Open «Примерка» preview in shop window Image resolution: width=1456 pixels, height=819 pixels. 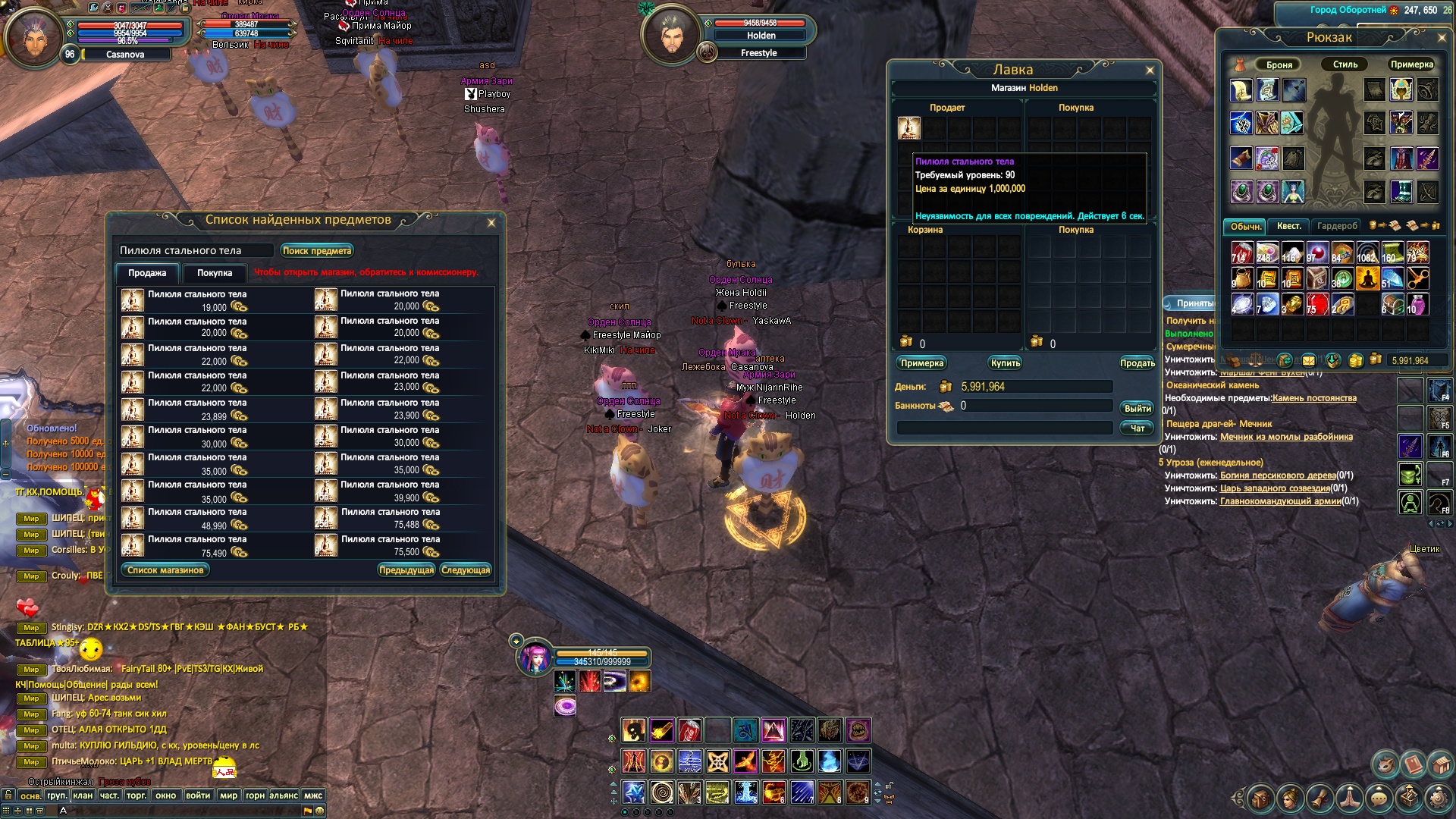coord(922,363)
